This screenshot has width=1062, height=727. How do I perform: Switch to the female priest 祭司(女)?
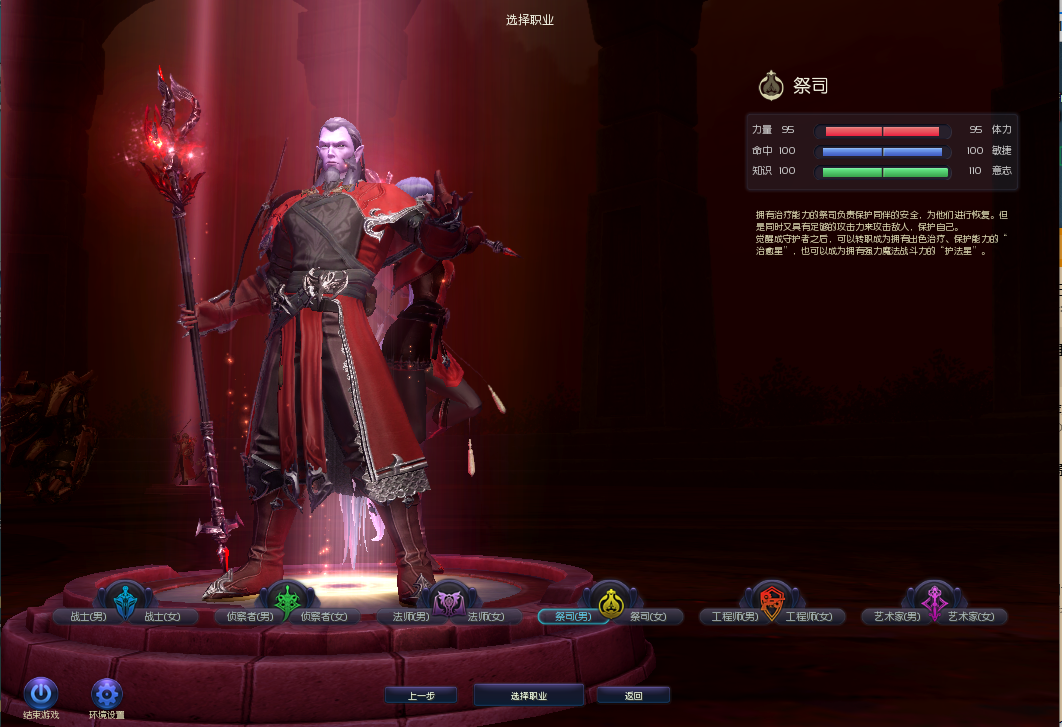tap(649, 617)
